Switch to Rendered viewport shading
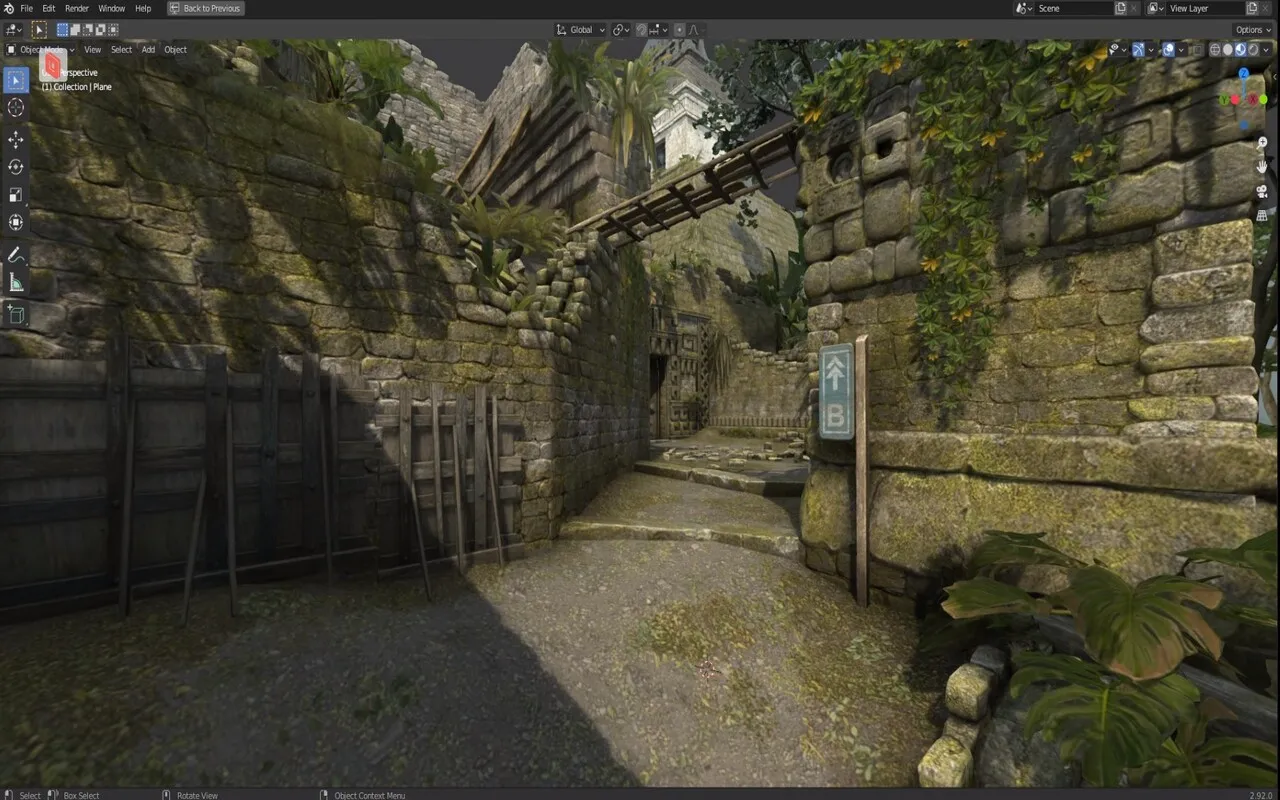This screenshot has width=1280, height=800. pyautogui.click(x=1253, y=48)
